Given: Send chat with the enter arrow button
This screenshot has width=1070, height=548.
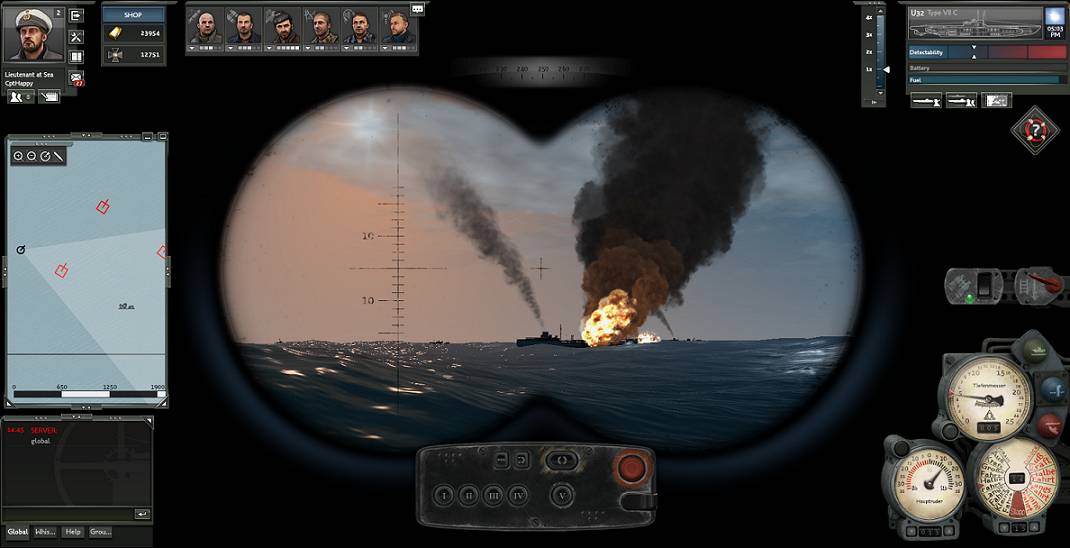Looking at the screenshot, I should pyautogui.click(x=142, y=513).
